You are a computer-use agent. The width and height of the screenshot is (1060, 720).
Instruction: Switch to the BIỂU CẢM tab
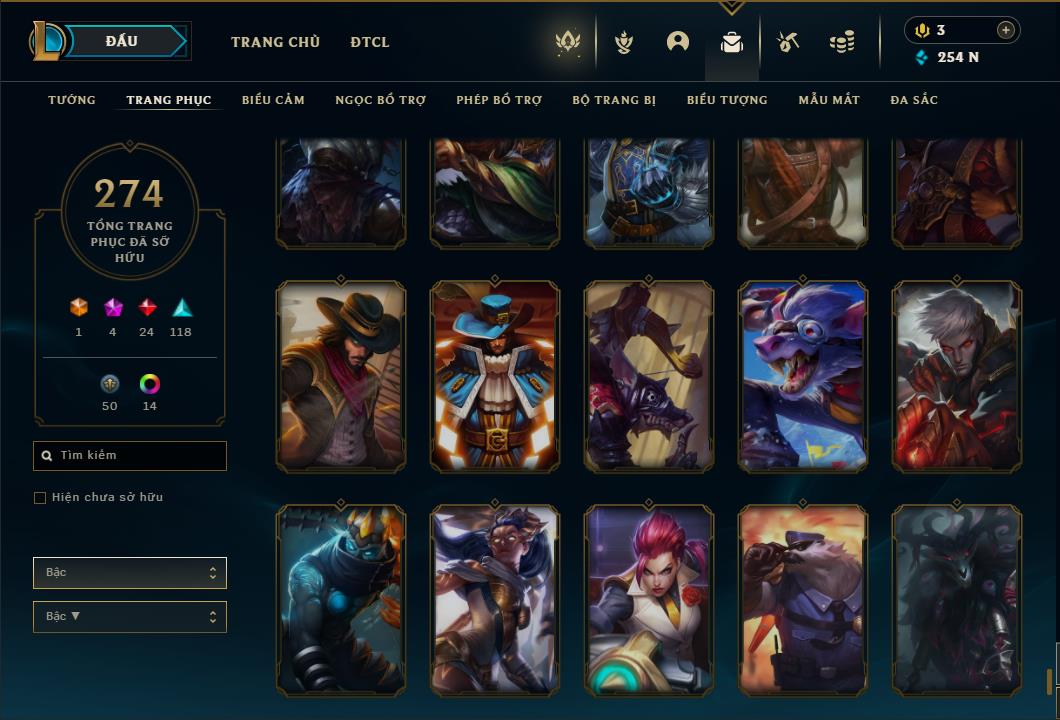(x=273, y=100)
